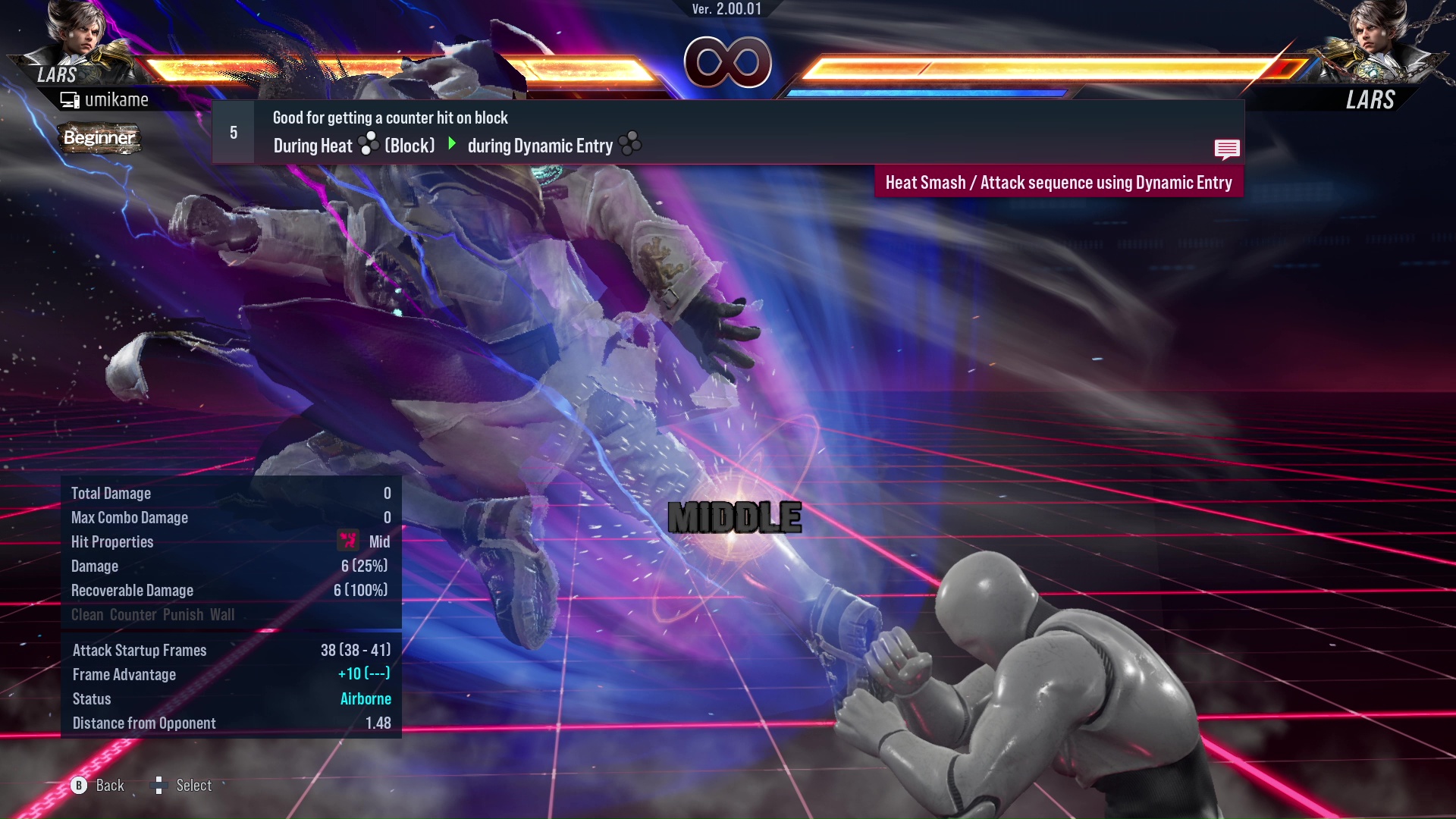The width and height of the screenshot is (1456, 819).
Task: Click the green arrow between command inputs
Action: (453, 144)
